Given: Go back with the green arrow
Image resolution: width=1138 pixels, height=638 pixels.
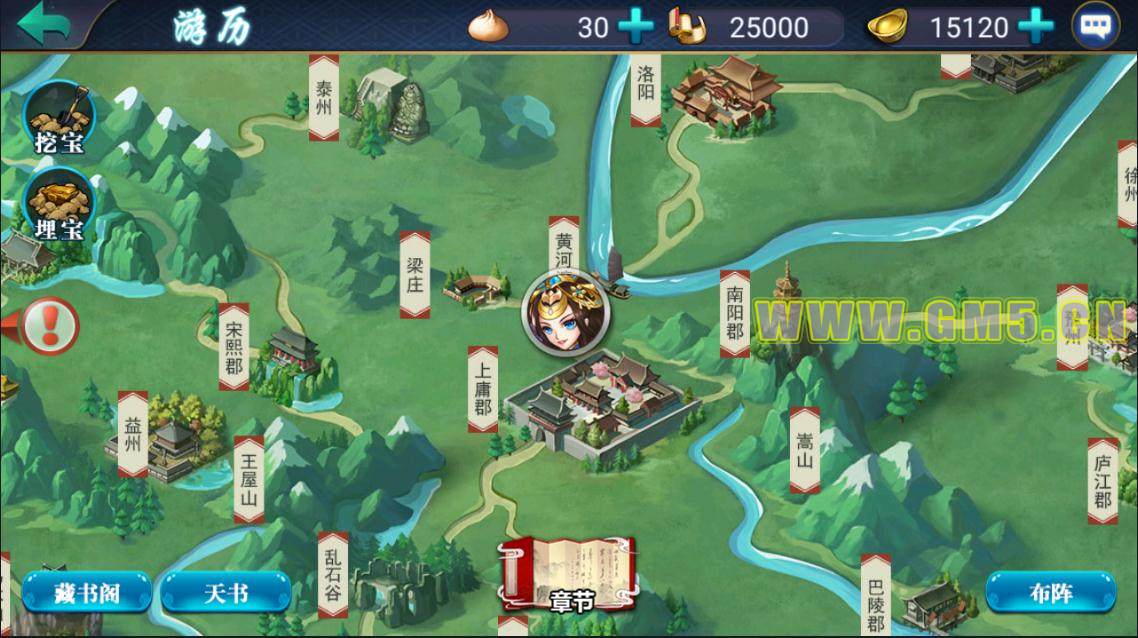Looking at the screenshot, I should pos(45,24).
